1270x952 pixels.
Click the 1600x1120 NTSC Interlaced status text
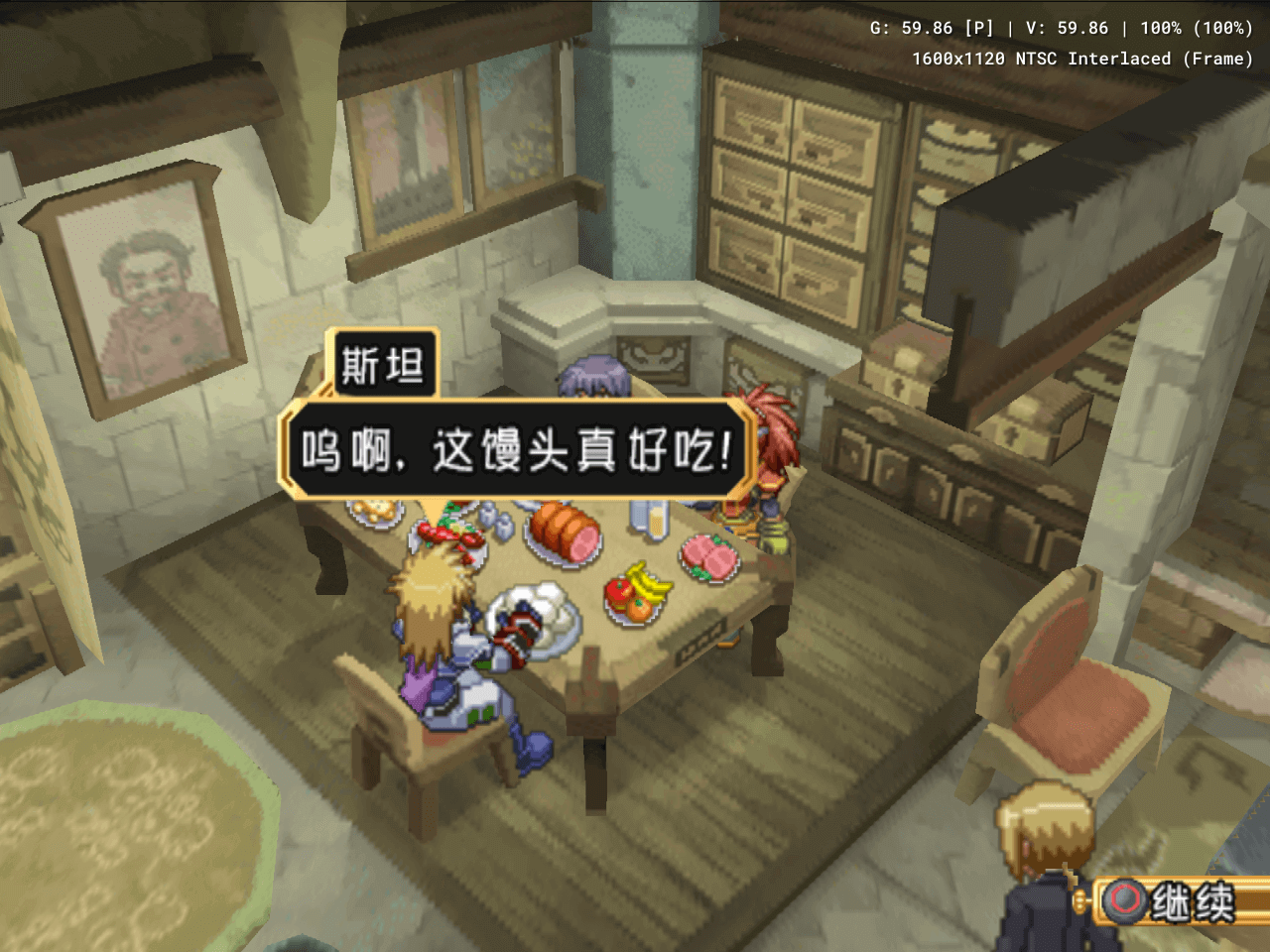(1081, 58)
